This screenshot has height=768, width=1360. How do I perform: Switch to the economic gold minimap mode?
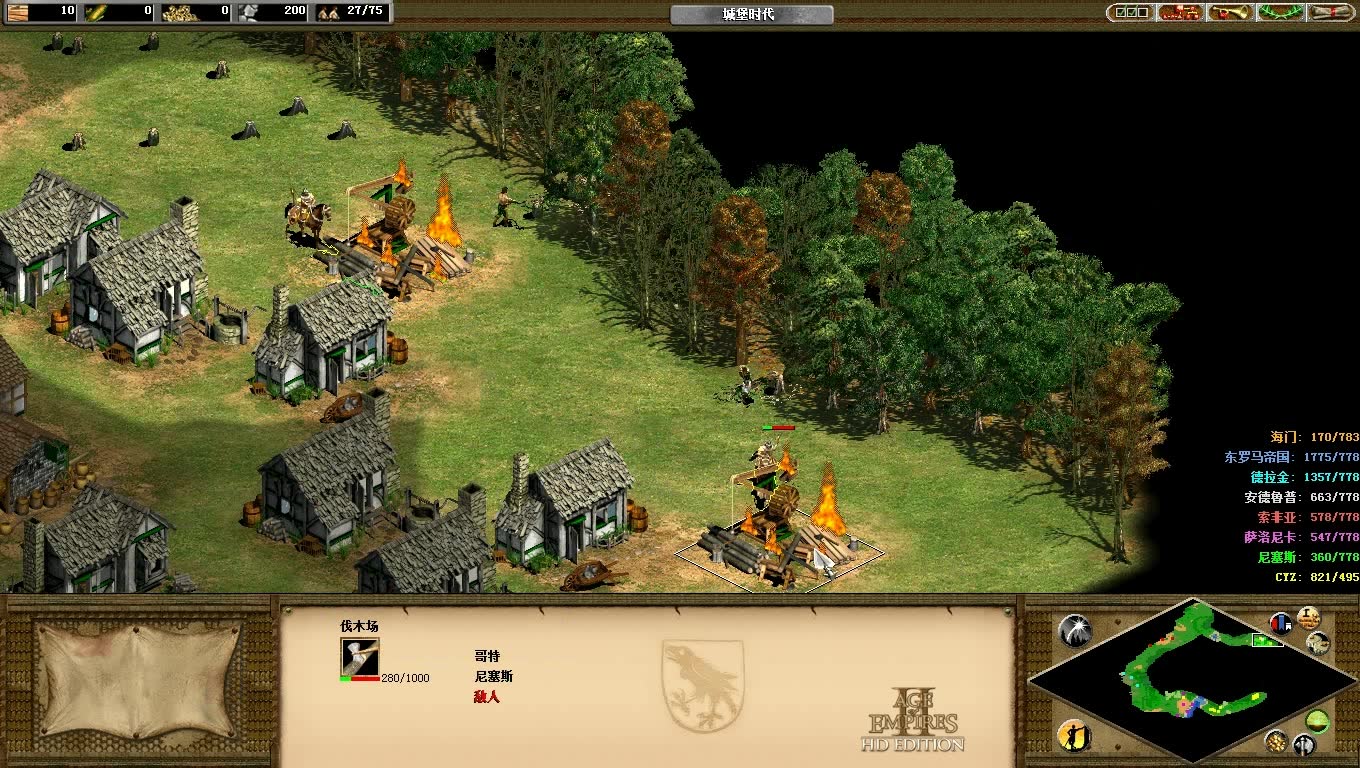pyautogui.click(x=1275, y=741)
